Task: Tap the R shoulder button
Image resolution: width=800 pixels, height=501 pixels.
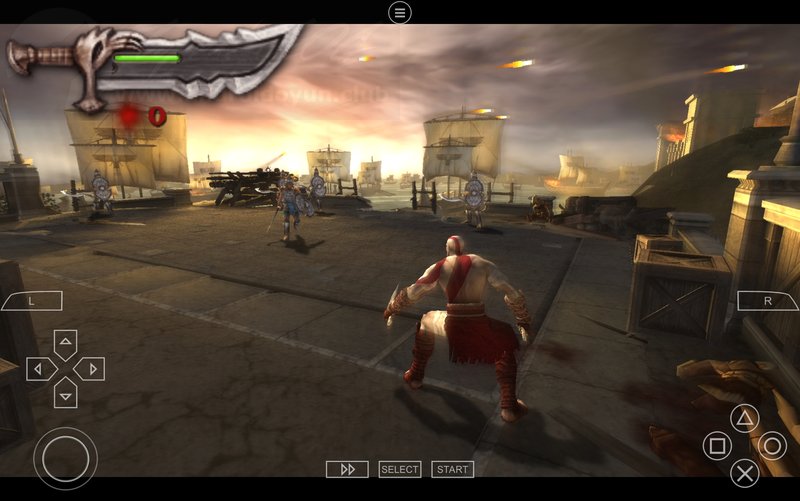Action: (767, 300)
